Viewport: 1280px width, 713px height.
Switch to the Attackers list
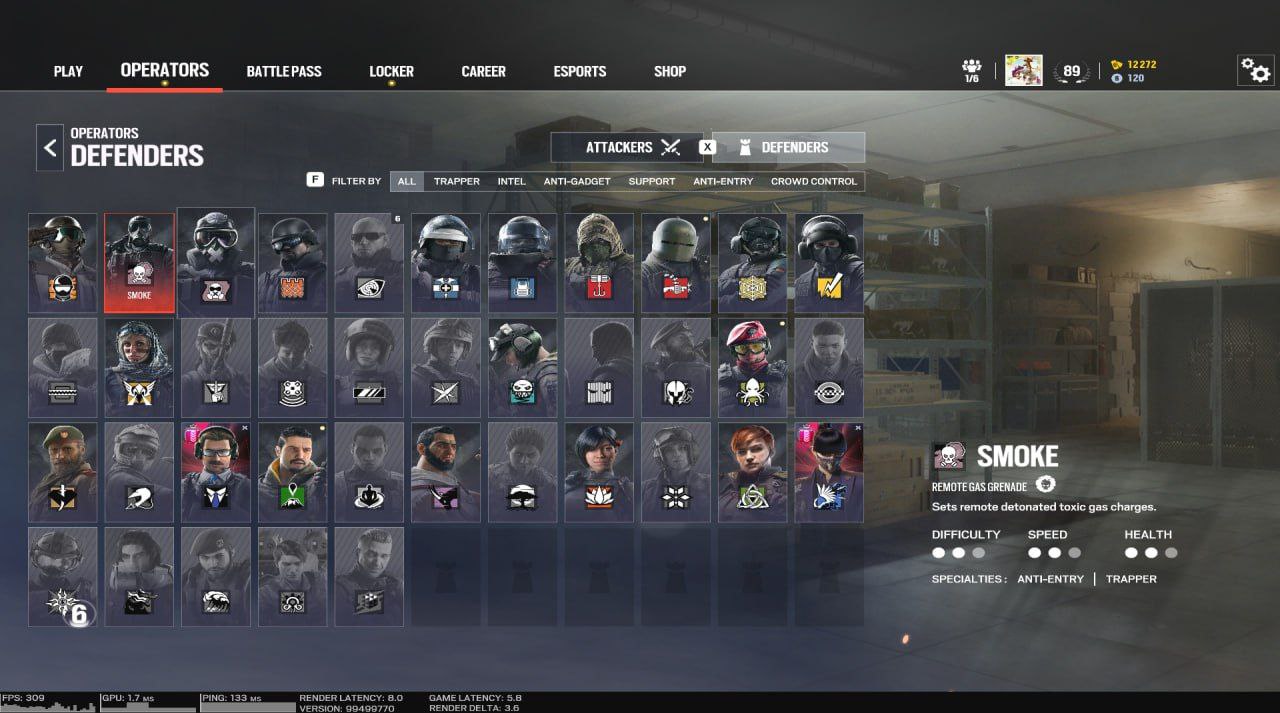627,147
